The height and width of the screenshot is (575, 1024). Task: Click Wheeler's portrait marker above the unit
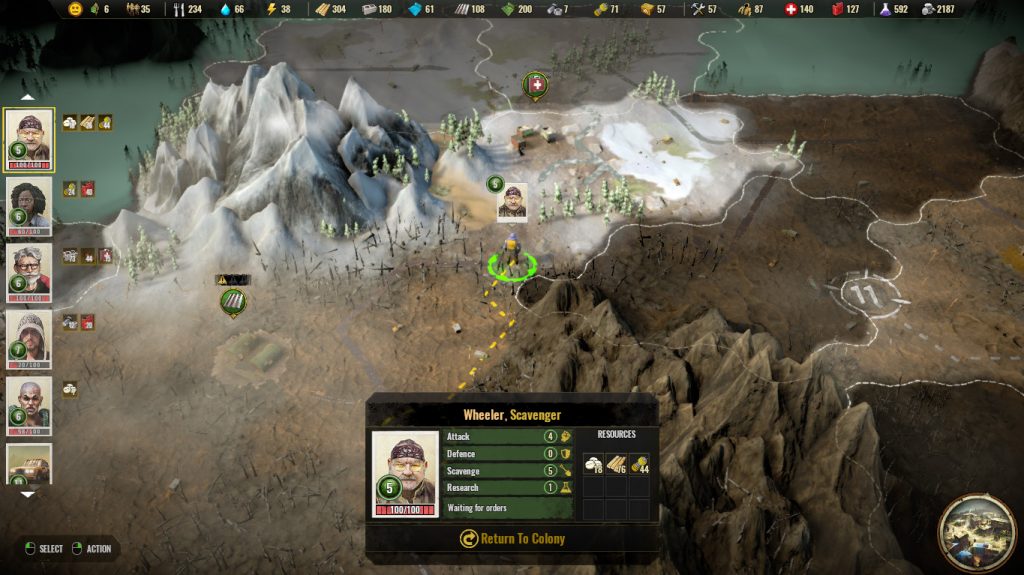point(512,201)
